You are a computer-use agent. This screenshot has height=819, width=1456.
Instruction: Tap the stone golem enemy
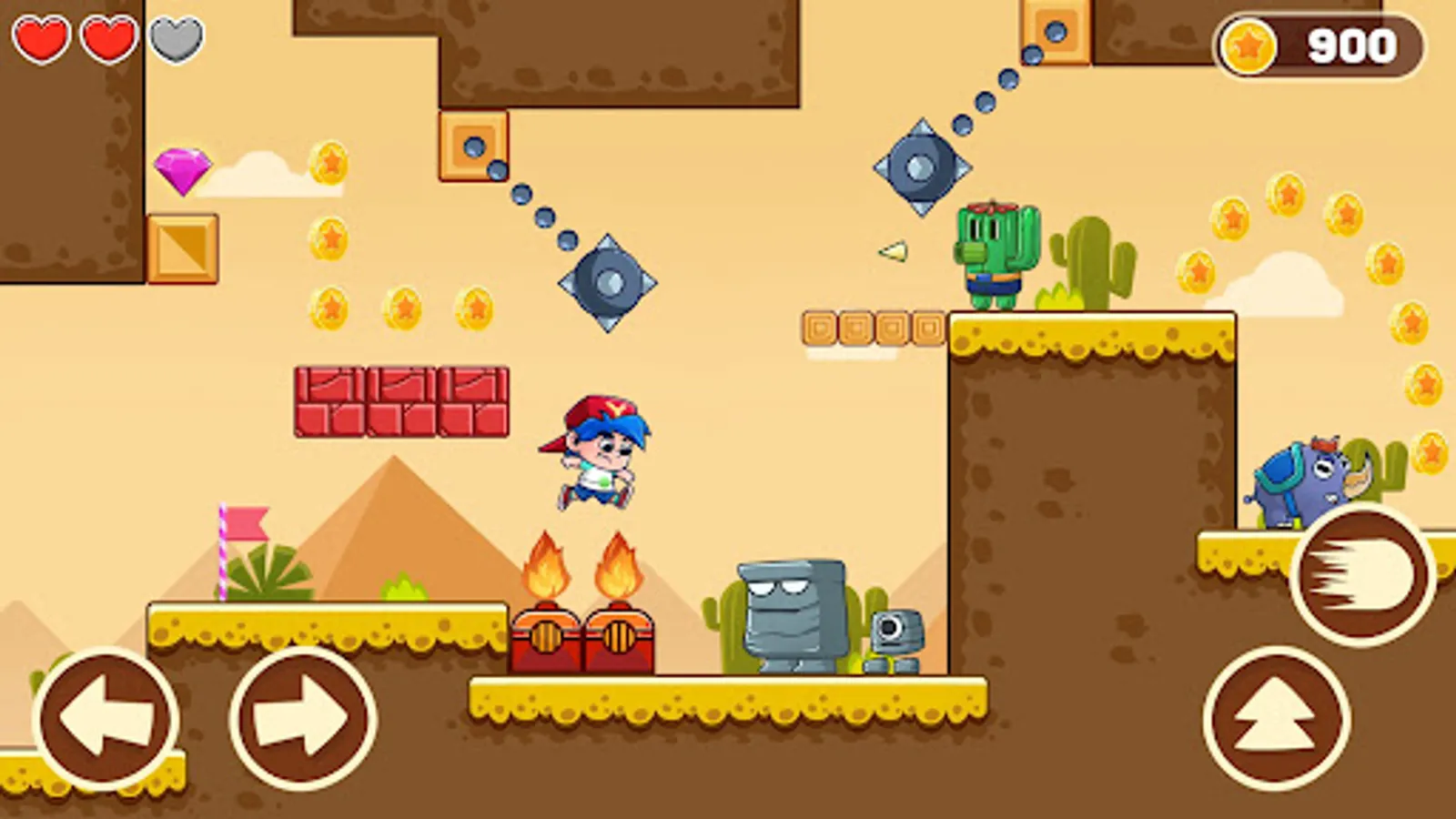pyautogui.click(x=794, y=610)
